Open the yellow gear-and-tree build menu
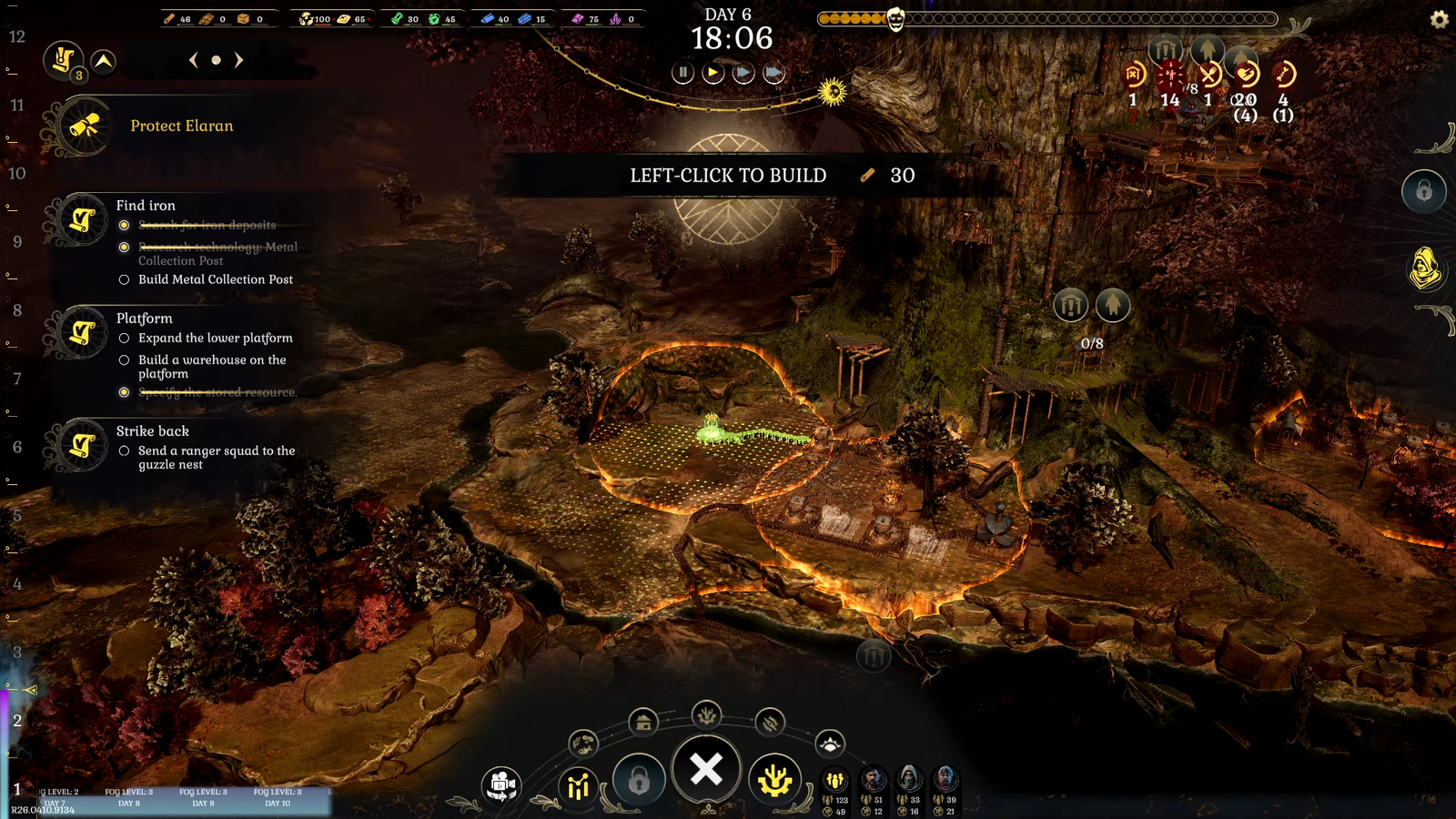 tap(774, 781)
